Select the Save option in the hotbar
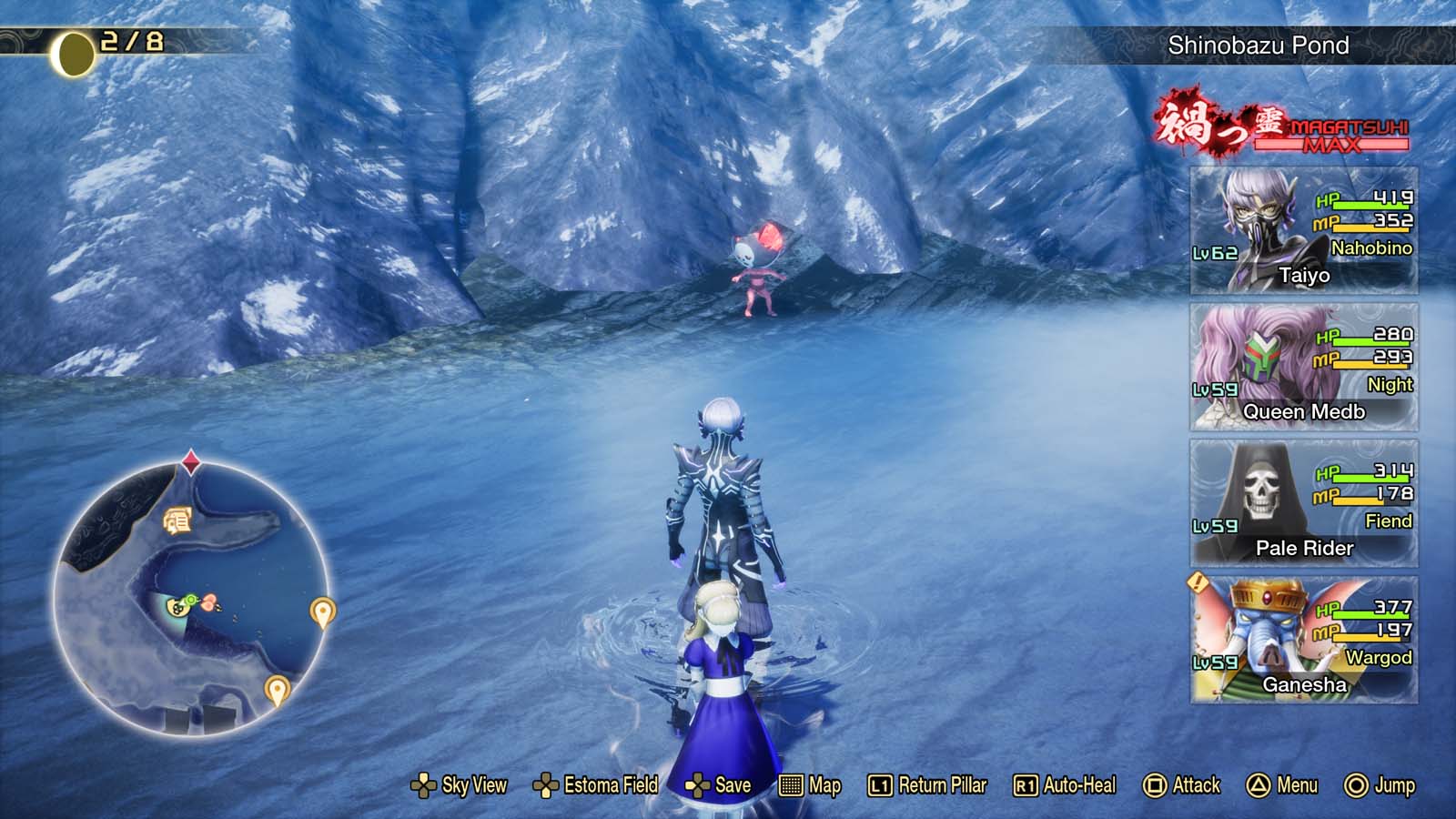 700,784
